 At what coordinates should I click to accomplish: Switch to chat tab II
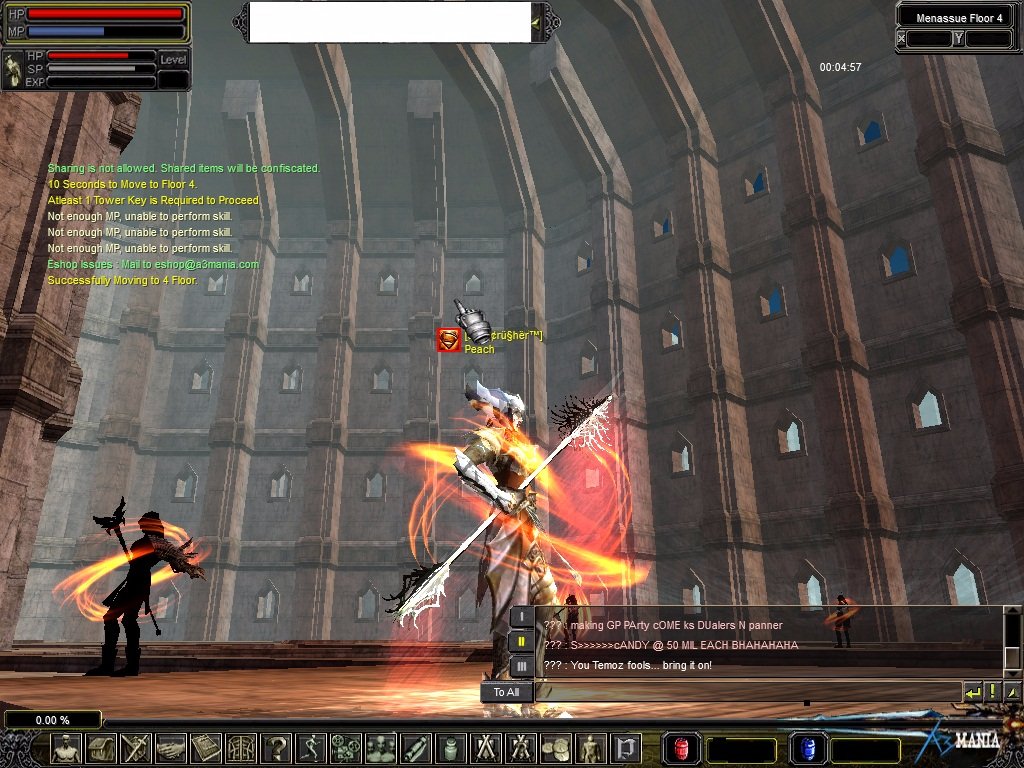[522, 641]
